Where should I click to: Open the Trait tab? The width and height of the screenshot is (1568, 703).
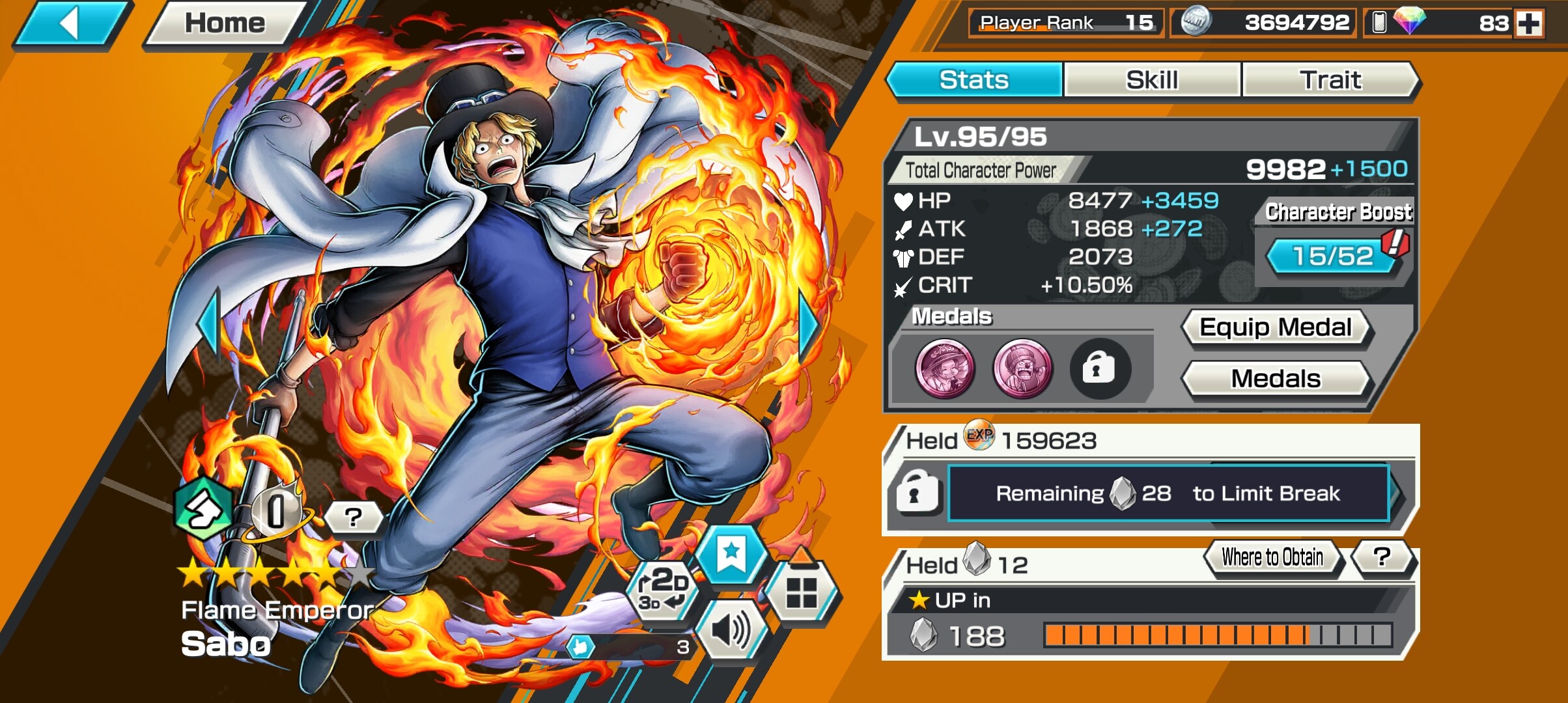coord(1330,80)
